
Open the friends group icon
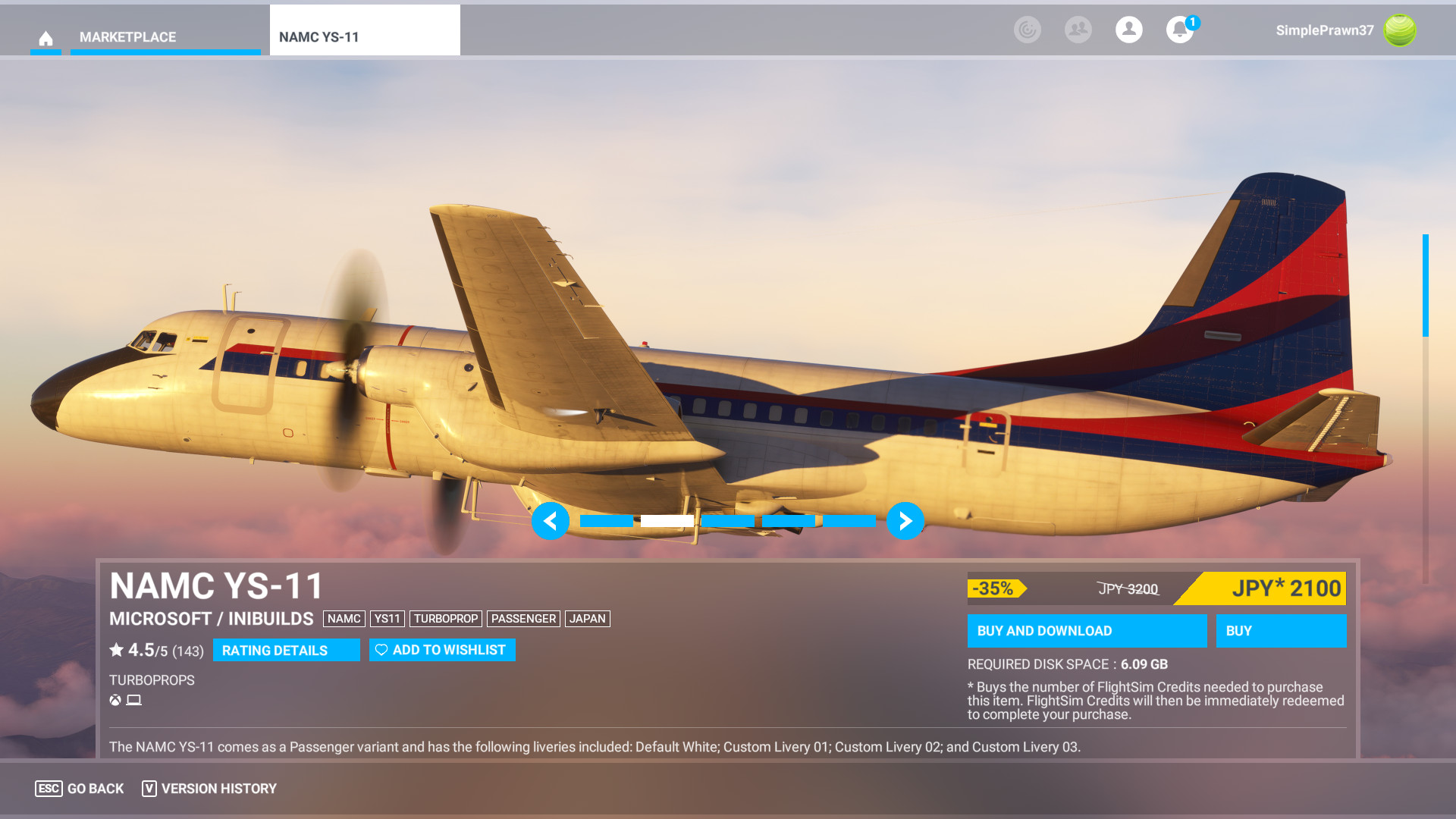click(x=1078, y=30)
